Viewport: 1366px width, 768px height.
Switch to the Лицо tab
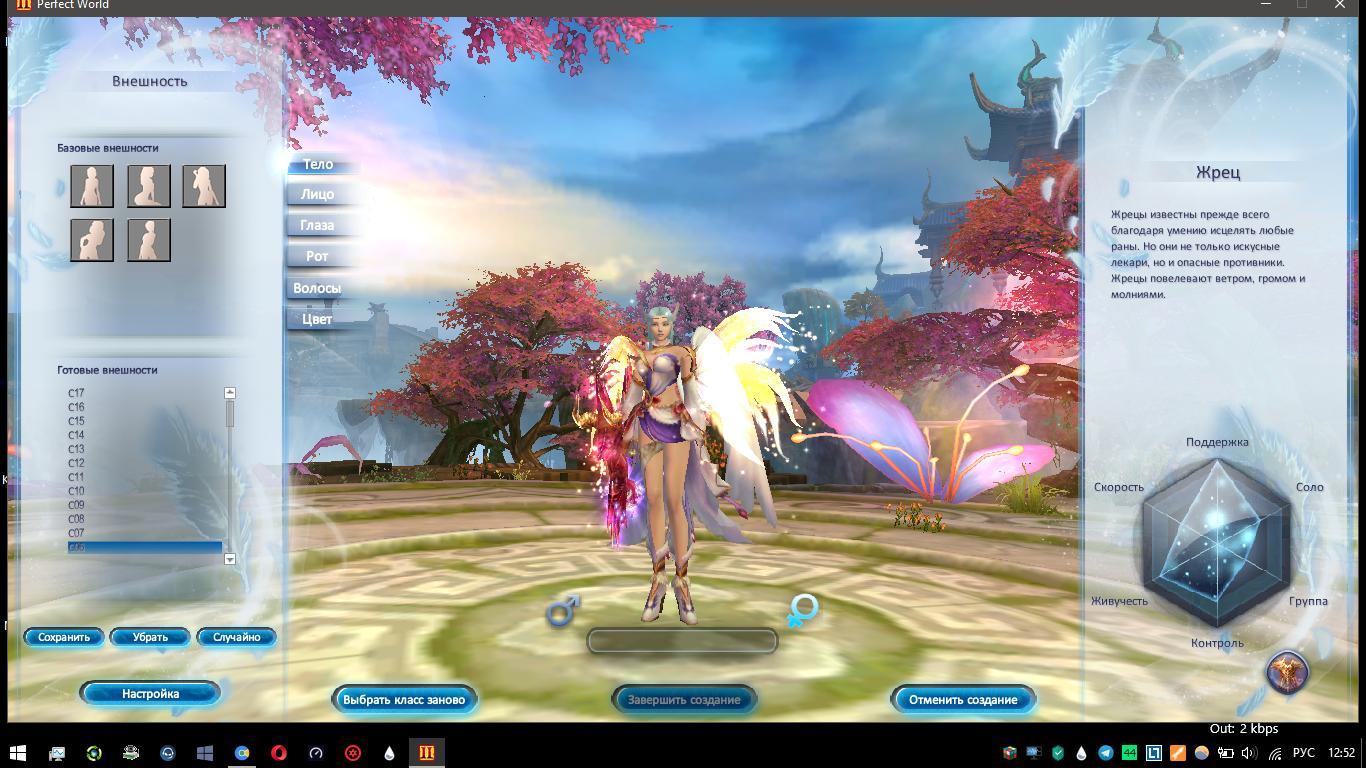pyautogui.click(x=317, y=195)
